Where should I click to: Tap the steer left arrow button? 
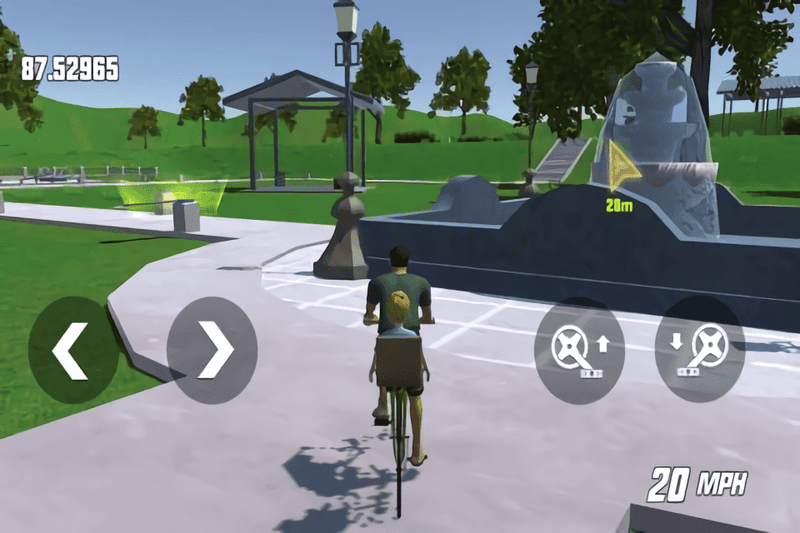tap(73, 350)
